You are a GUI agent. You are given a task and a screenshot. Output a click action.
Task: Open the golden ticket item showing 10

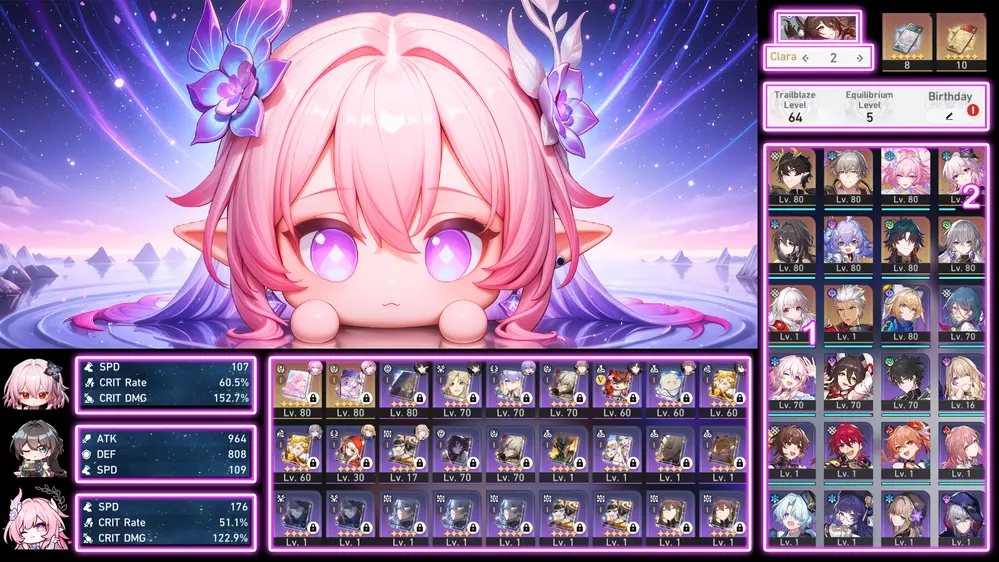(x=961, y=40)
